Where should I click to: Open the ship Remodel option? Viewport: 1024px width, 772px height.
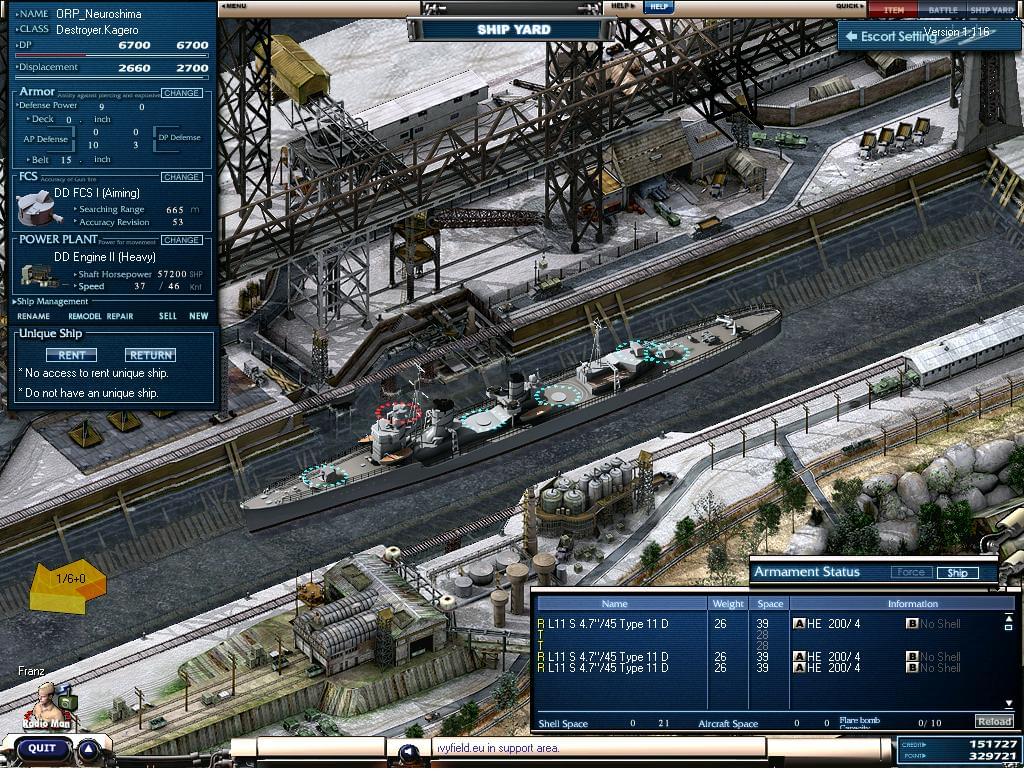[84, 316]
